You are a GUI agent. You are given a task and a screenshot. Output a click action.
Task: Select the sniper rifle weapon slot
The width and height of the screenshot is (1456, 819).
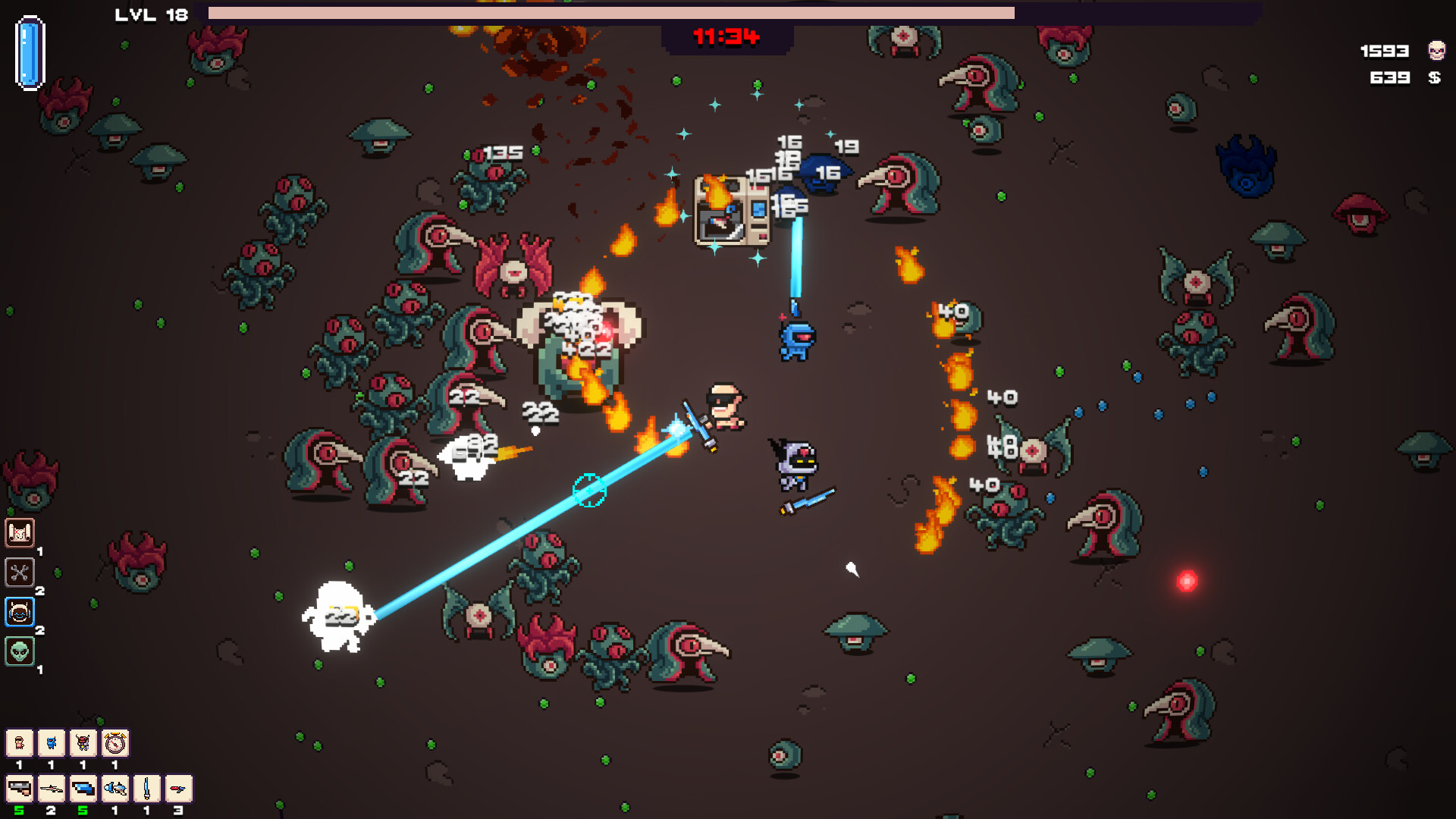tap(52, 789)
